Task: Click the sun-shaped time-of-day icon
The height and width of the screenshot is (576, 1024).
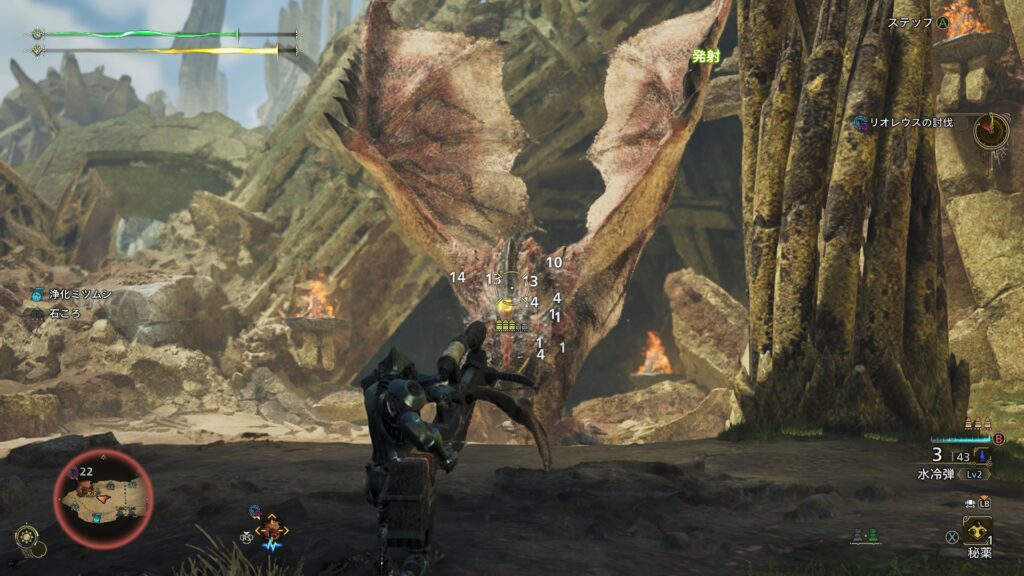Action: (27, 537)
